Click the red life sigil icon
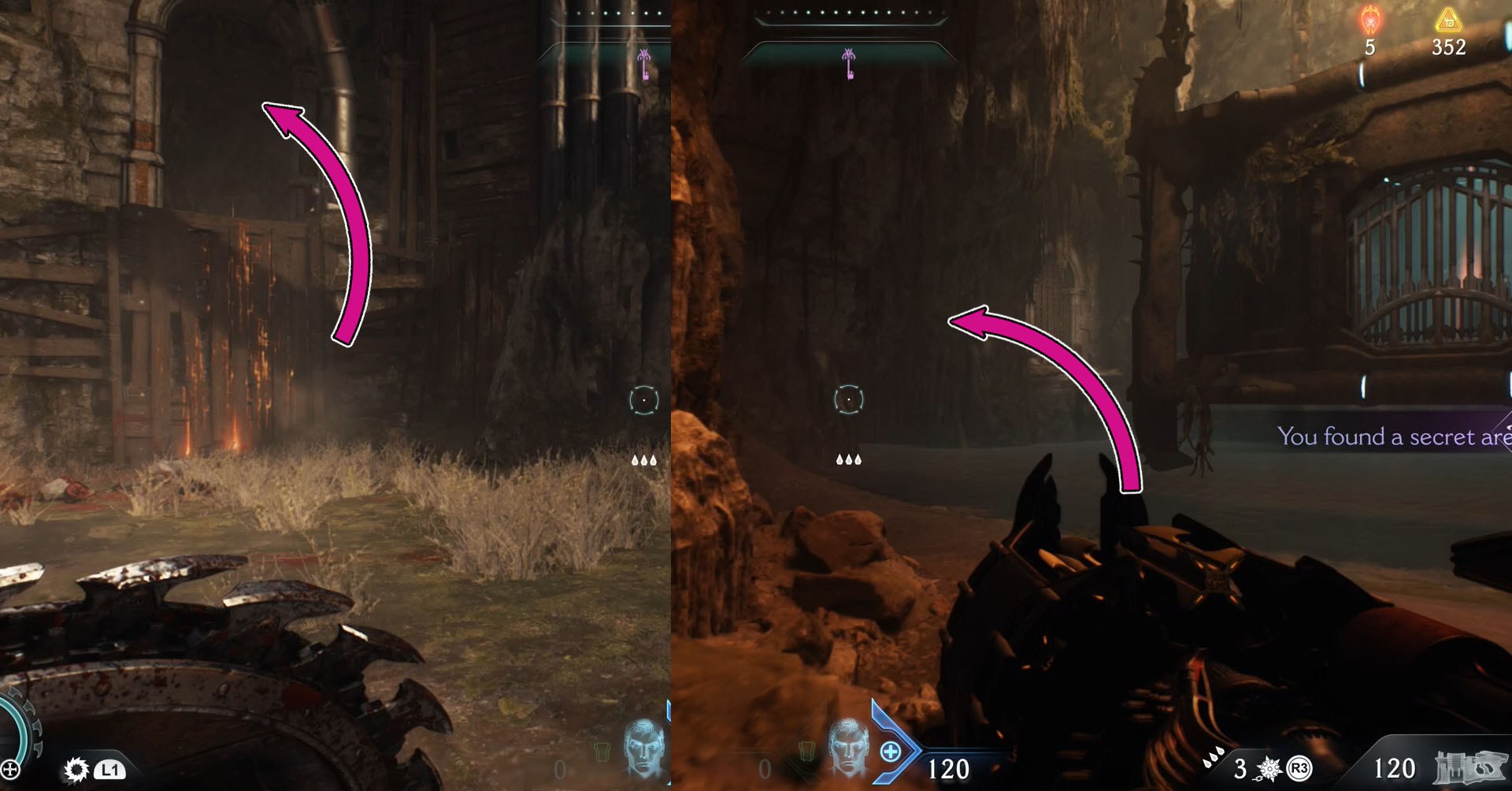1512x791 pixels. point(1371,20)
